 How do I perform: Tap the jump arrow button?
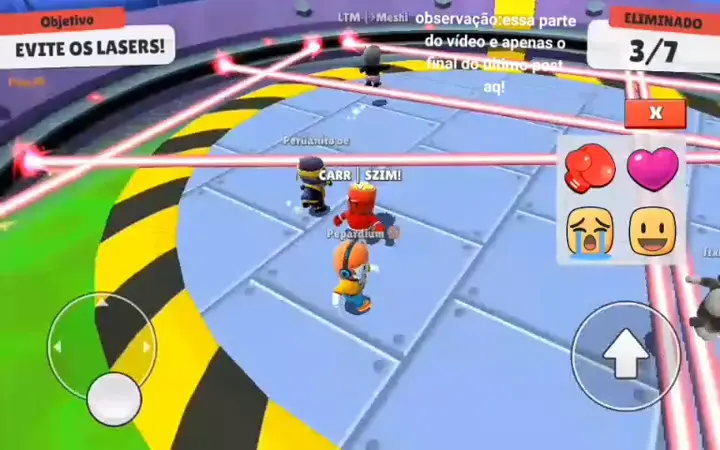tap(626, 355)
